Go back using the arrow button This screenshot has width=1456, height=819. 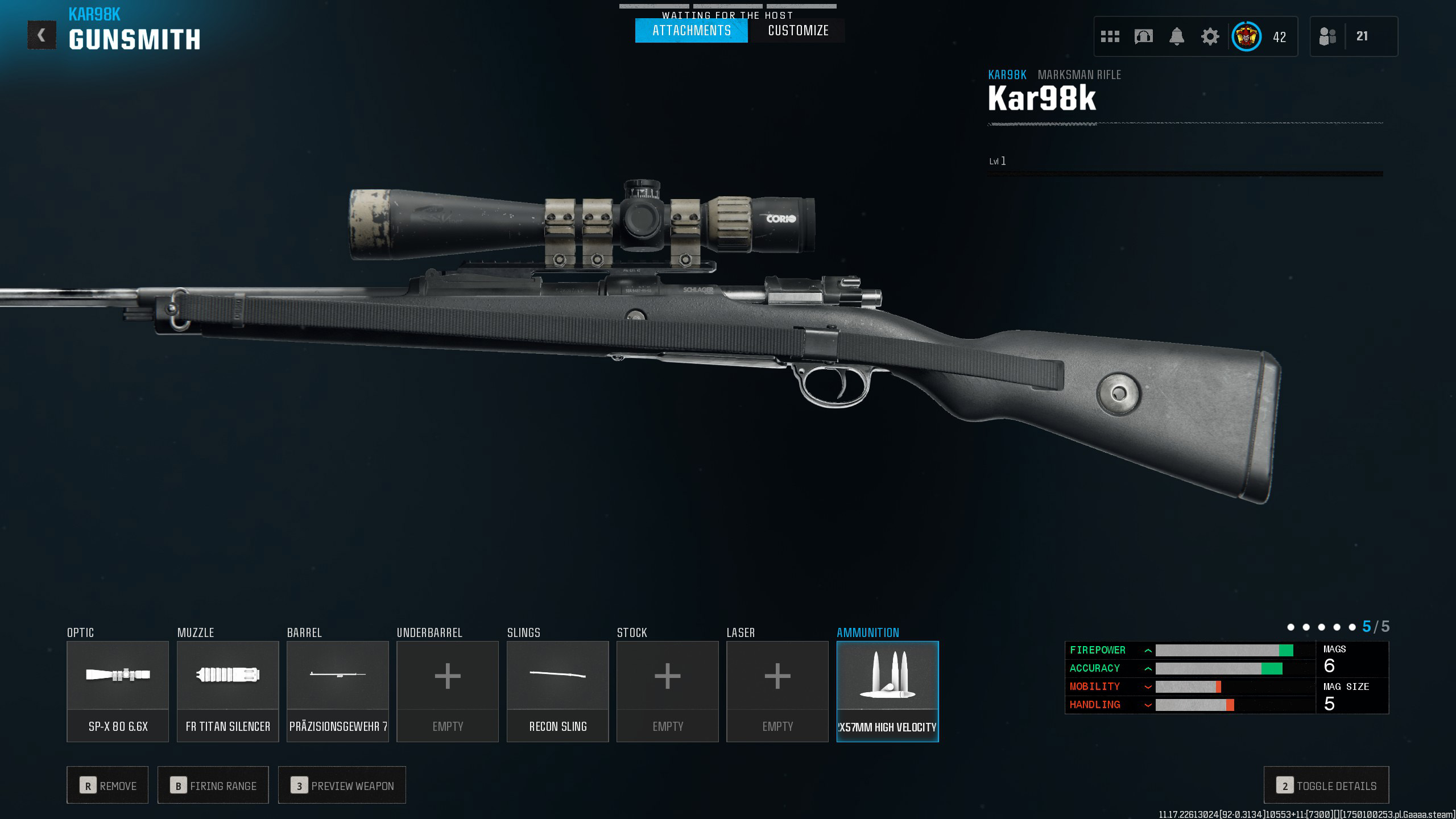tap(42, 35)
